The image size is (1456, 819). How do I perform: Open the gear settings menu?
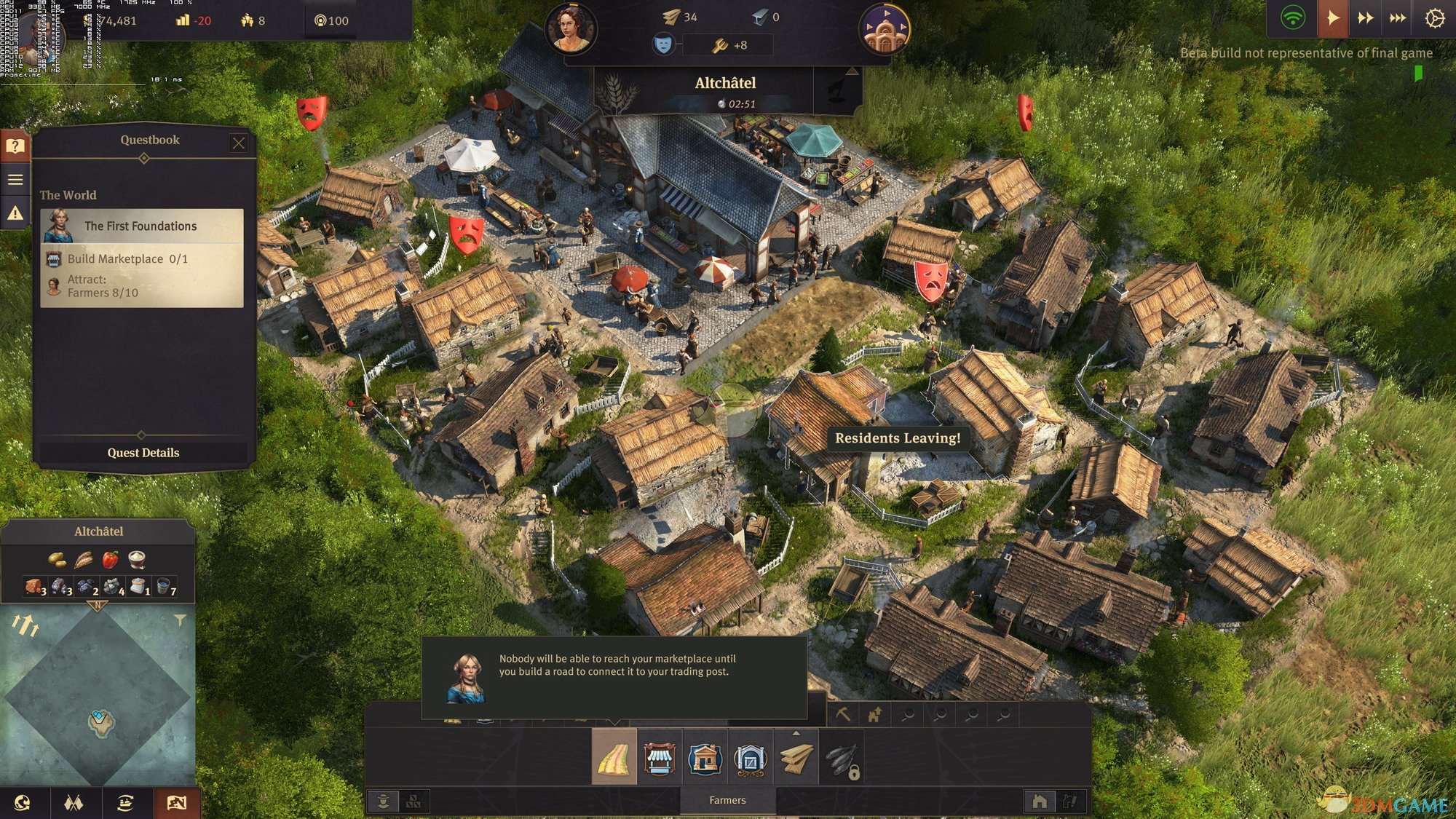(1434, 18)
